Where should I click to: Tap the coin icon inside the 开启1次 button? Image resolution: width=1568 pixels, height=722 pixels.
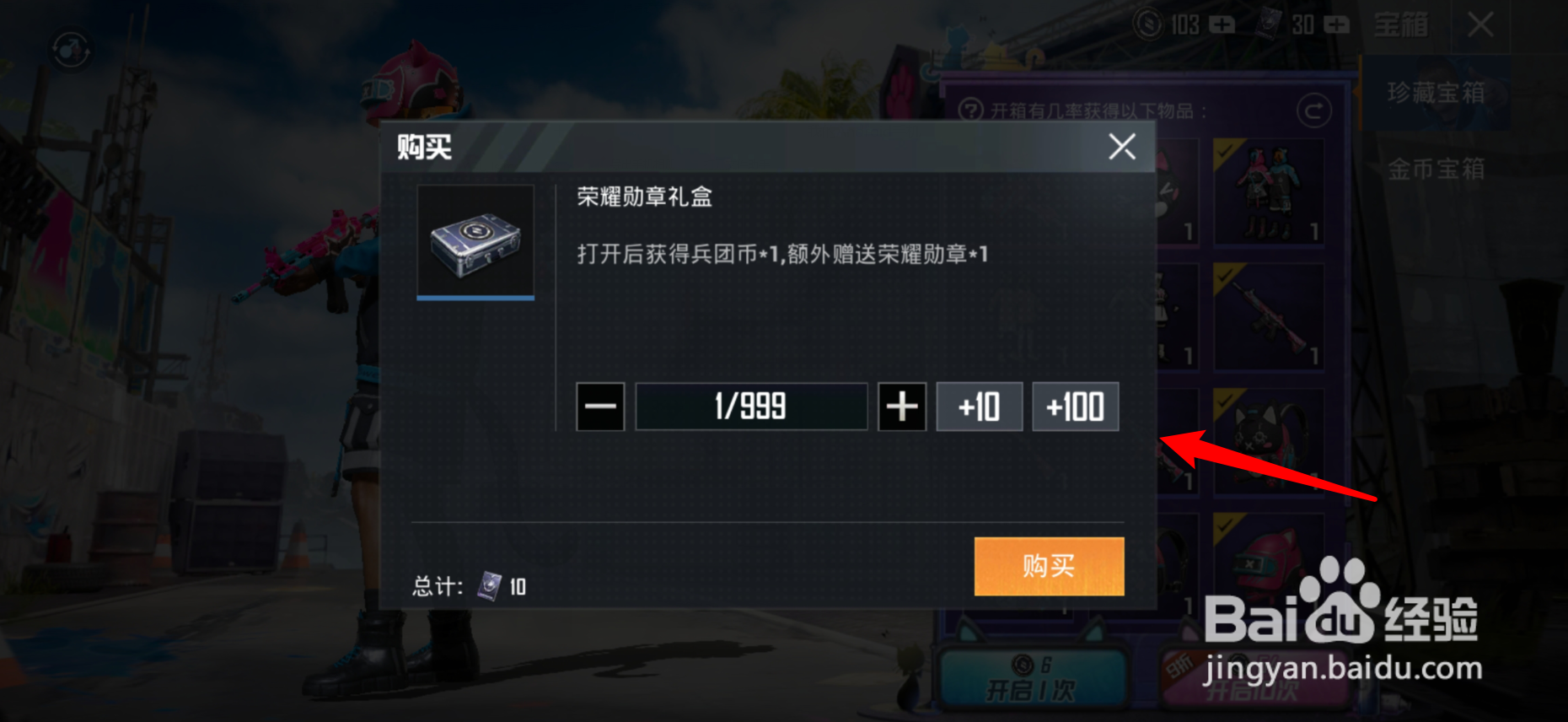tap(1023, 665)
